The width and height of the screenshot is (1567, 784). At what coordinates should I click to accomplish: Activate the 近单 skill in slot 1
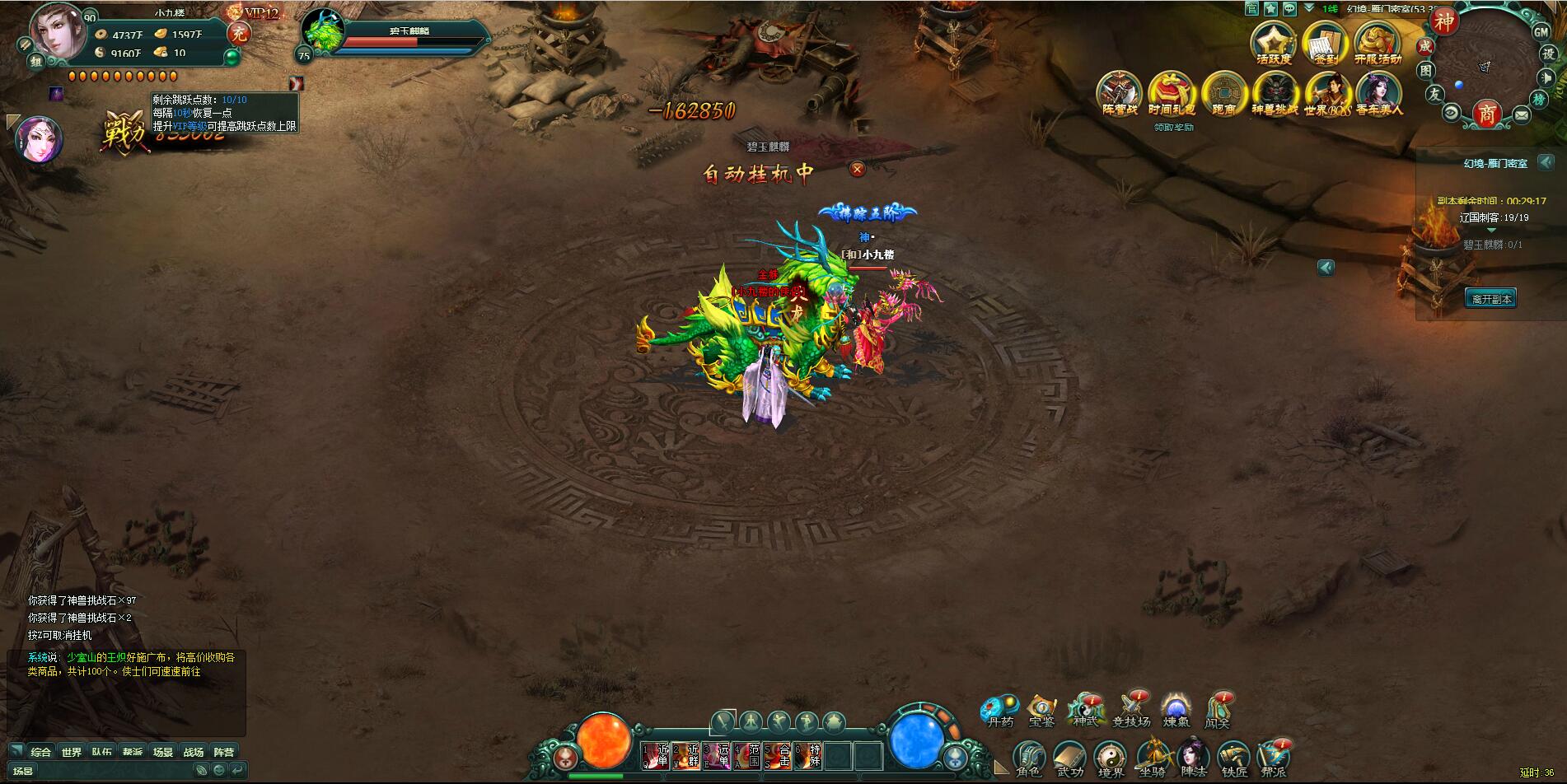pos(656,755)
